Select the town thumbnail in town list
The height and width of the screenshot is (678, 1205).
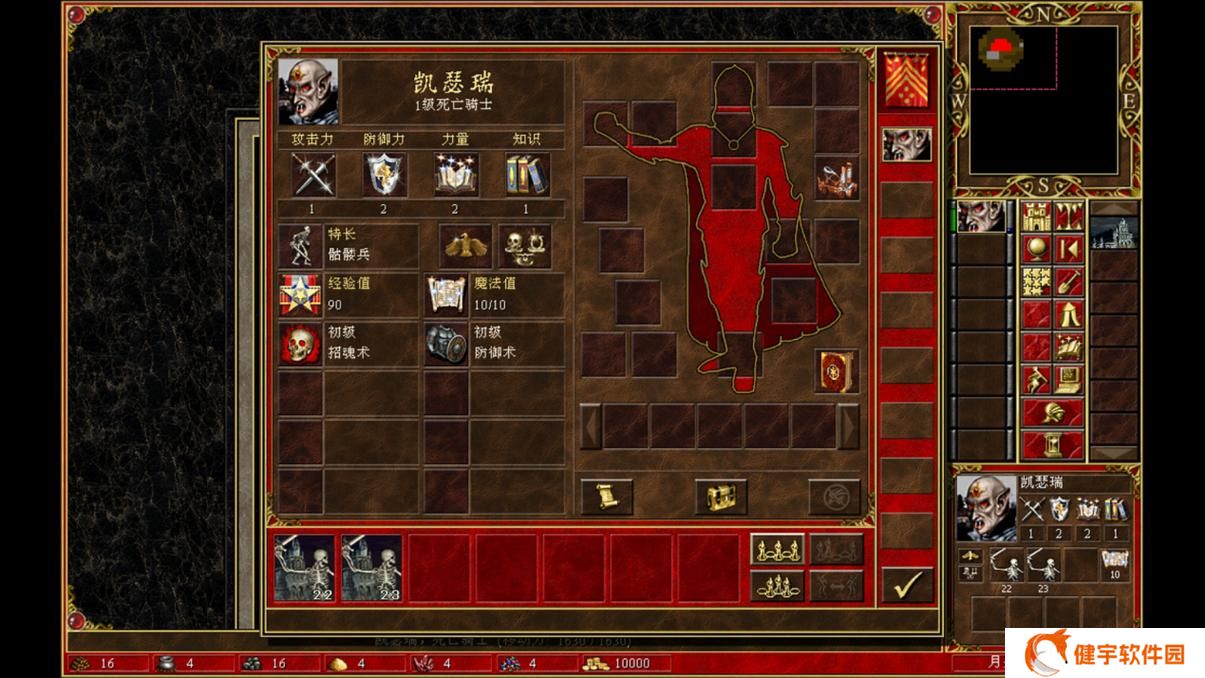(1114, 235)
